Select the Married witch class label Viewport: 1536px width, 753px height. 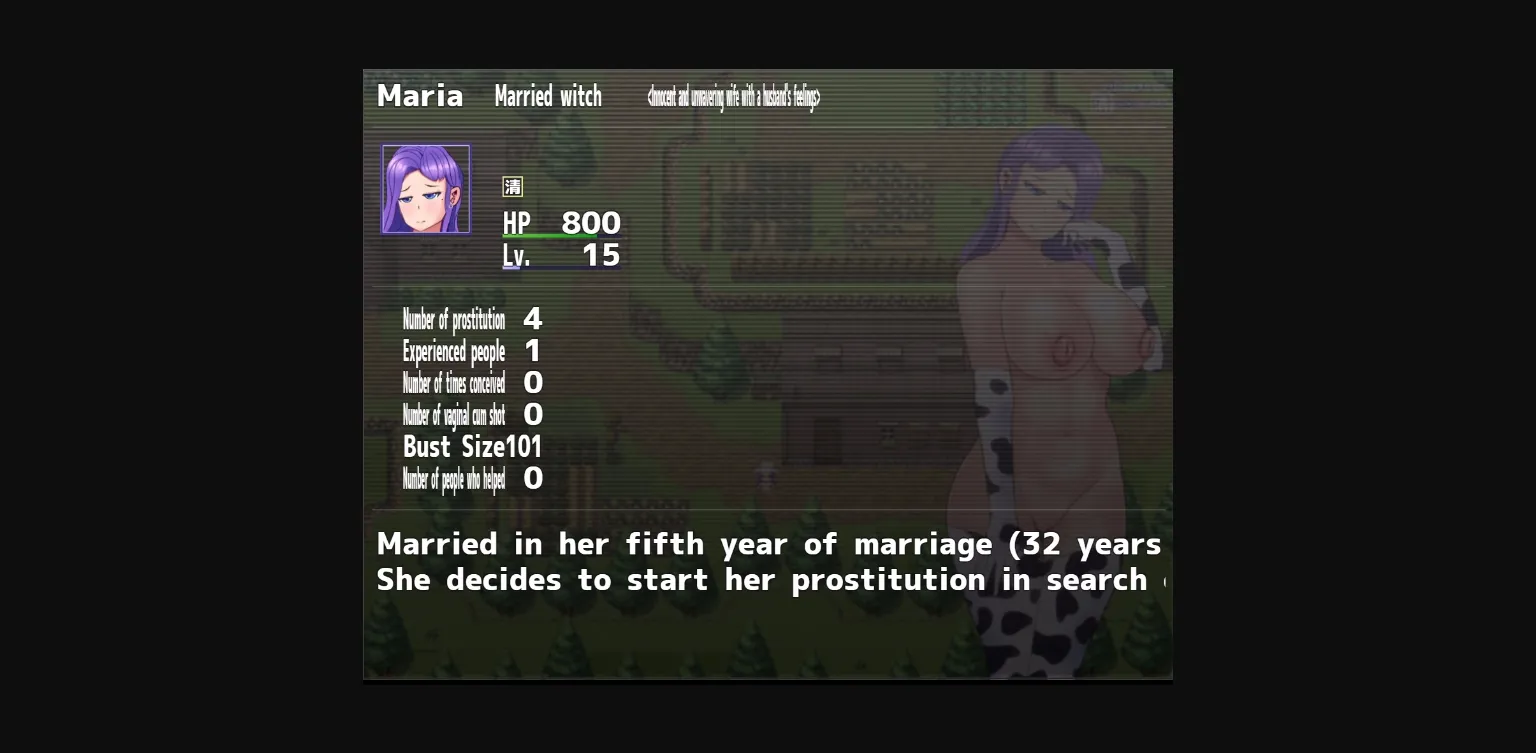tap(549, 96)
